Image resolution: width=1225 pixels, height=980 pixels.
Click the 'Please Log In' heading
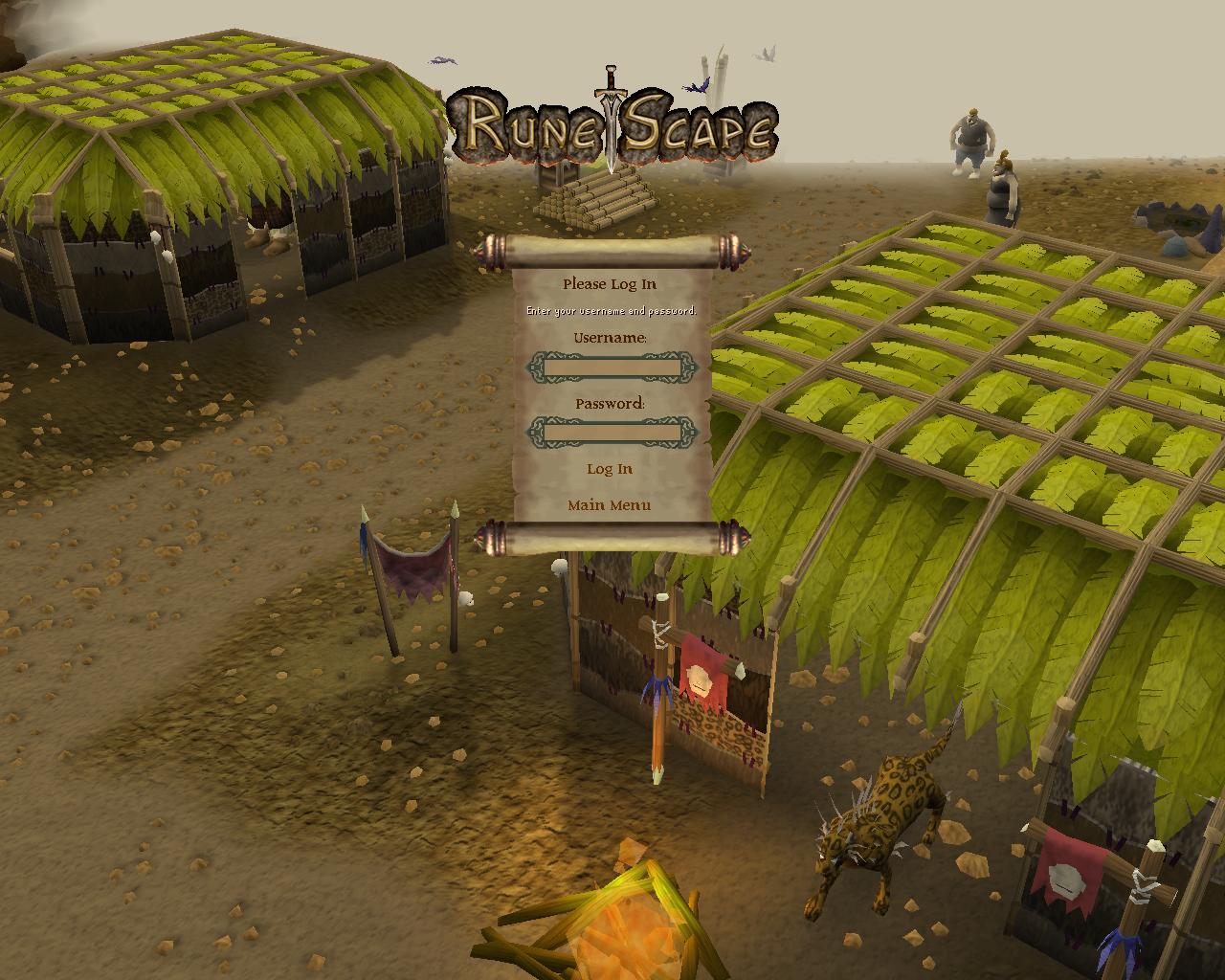(x=610, y=283)
